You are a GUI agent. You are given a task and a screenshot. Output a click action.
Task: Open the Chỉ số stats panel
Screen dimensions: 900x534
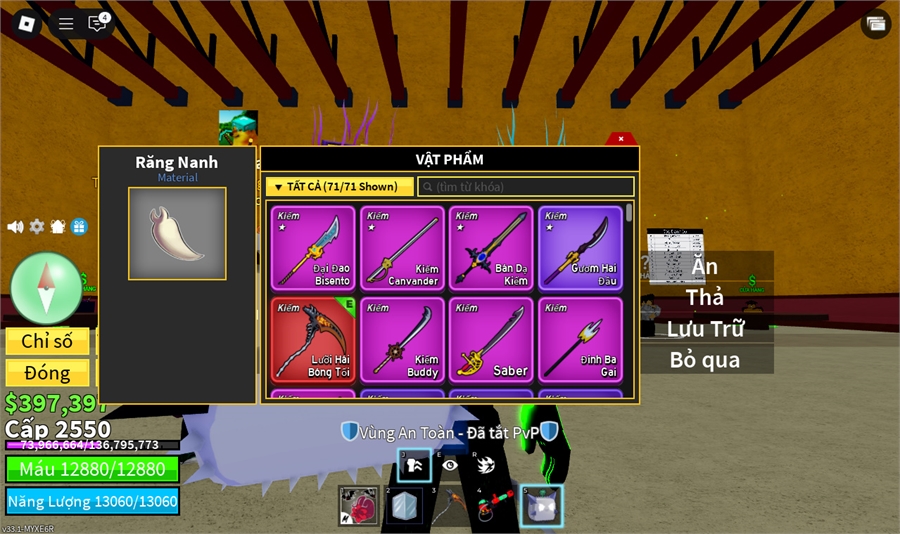click(47, 341)
